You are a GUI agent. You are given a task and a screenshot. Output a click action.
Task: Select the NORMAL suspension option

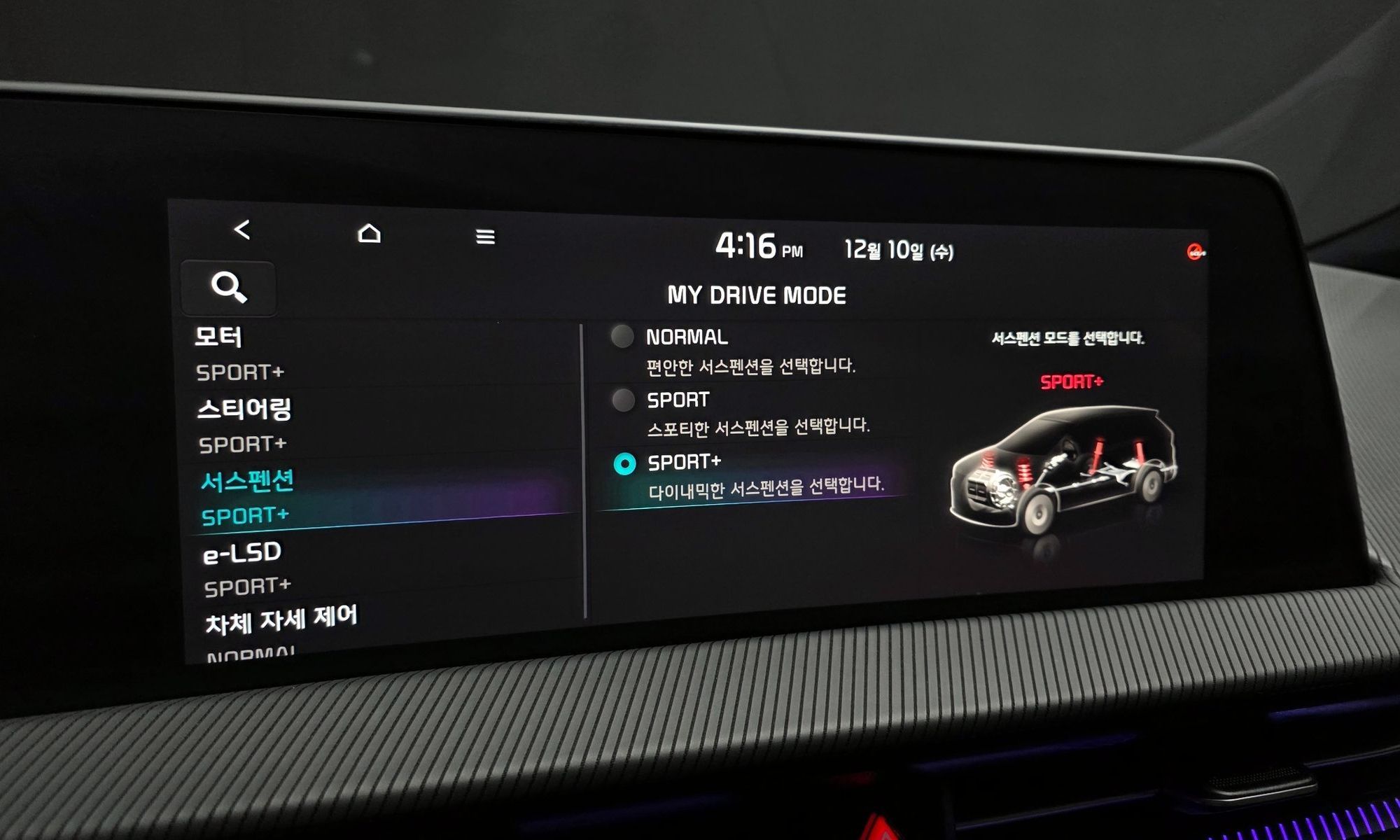pos(622,337)
